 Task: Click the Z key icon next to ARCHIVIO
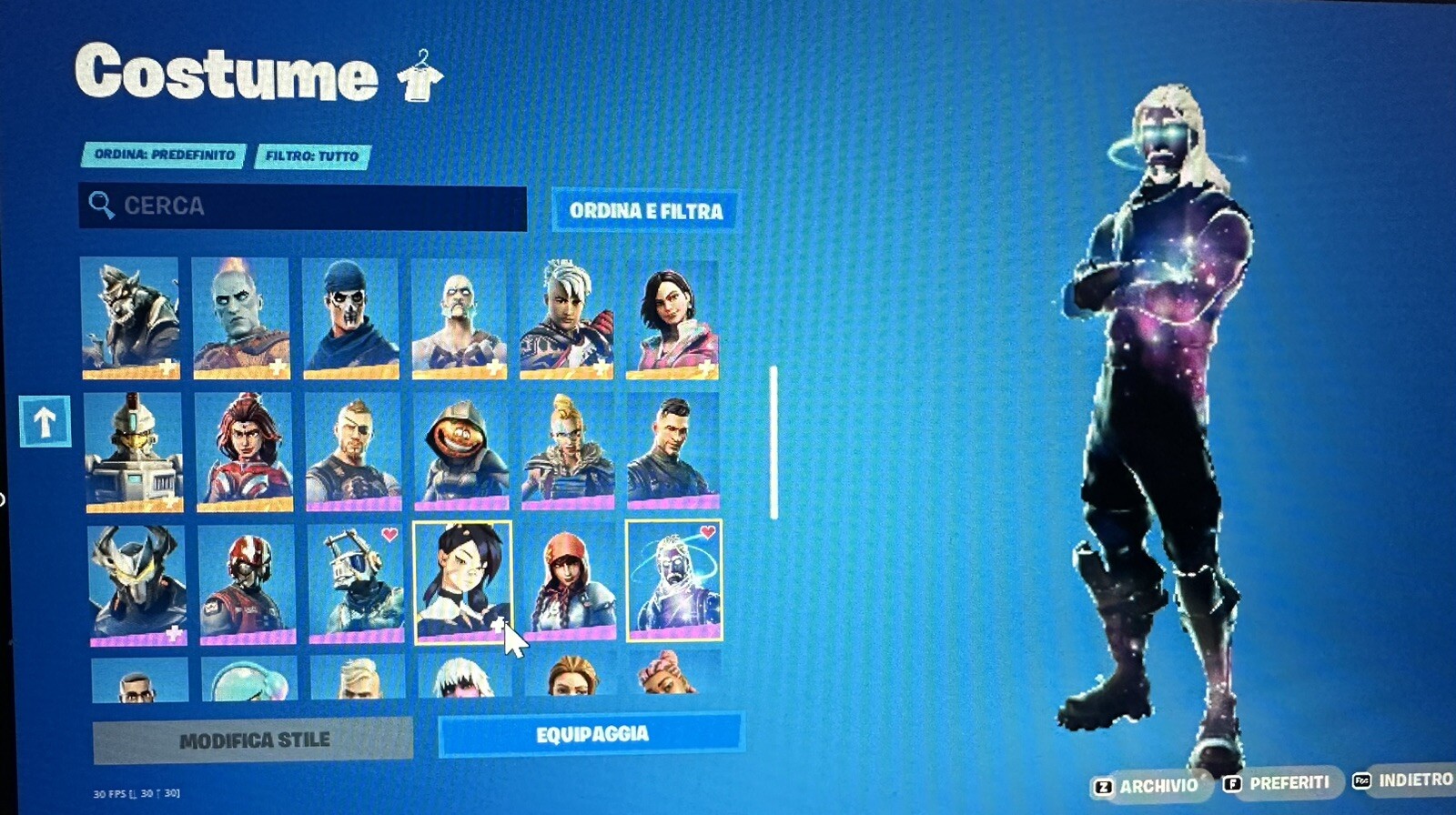(1104, 783)
